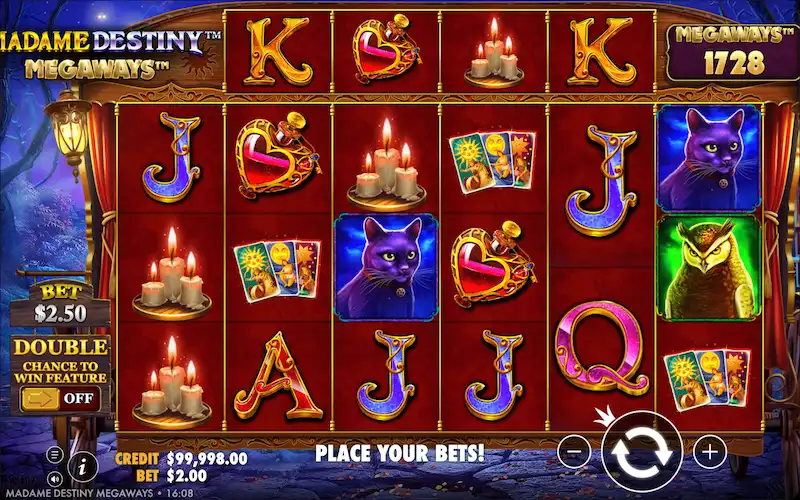Increase the bet with the plus button
Viewport: 800px width, 500px height.
710,453
